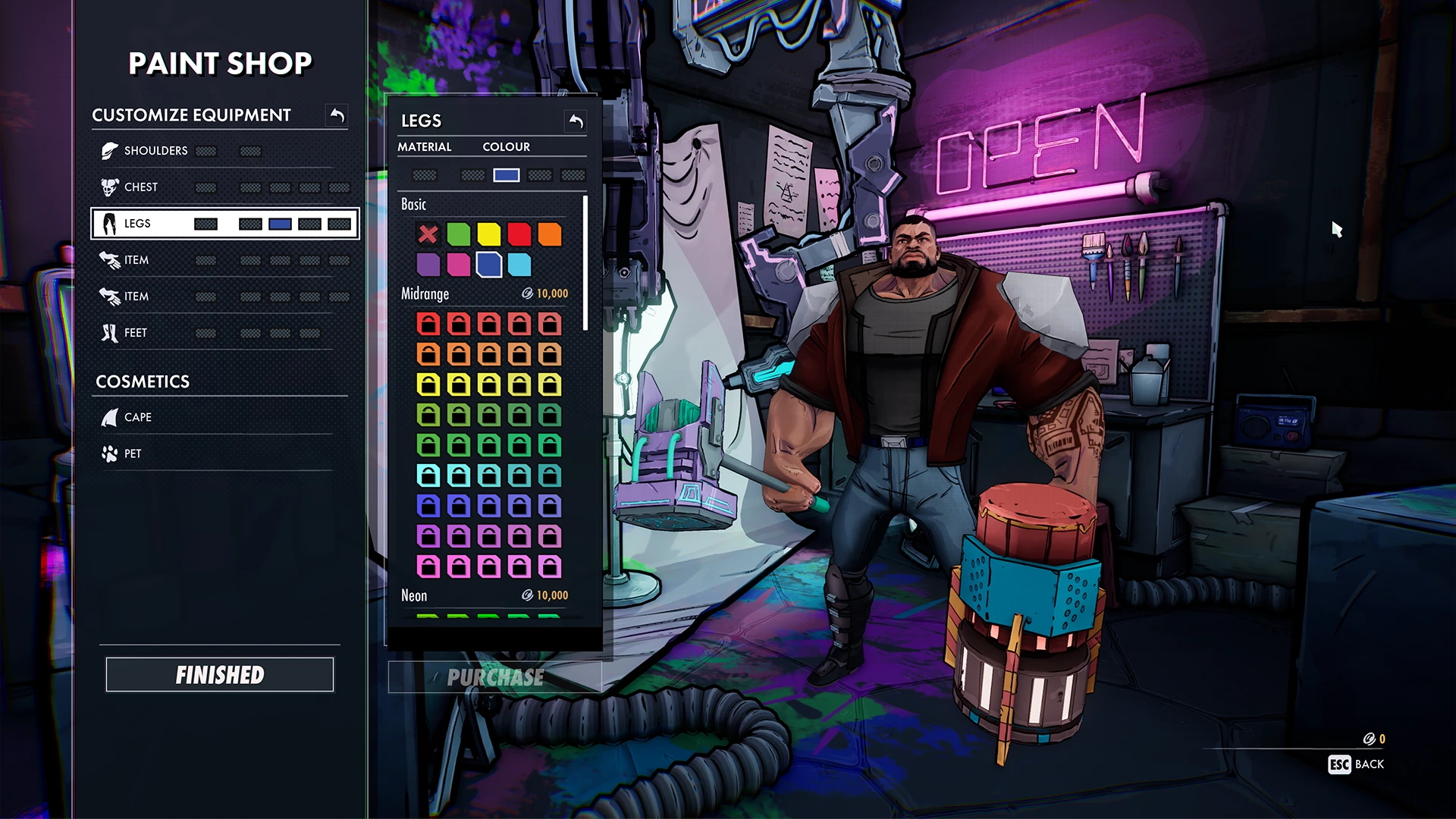Click the Purchase button
This screenshot has height=819, width=1456.
[x=494, y=677]
